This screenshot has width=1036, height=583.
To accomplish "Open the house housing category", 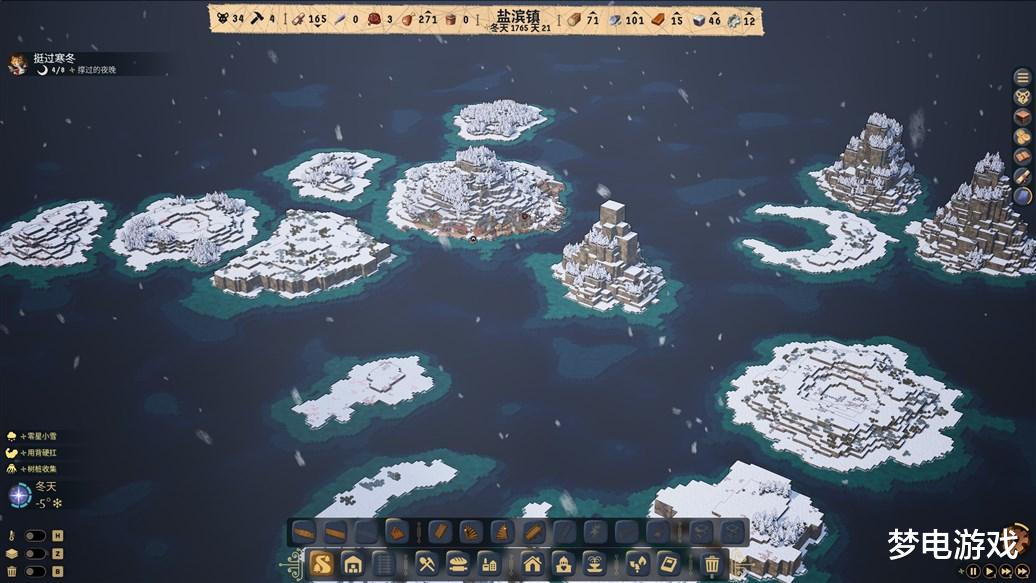I will [531, 564].
